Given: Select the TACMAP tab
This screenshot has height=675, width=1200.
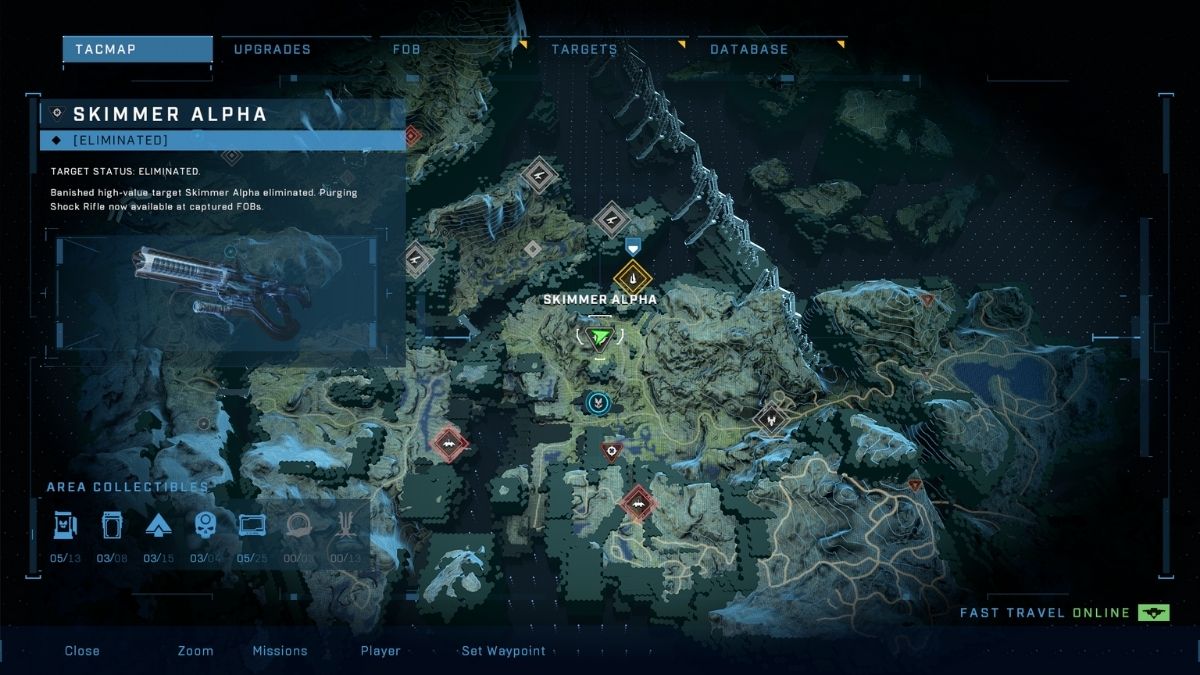Looking at the screenshot, I should [137, 49].
